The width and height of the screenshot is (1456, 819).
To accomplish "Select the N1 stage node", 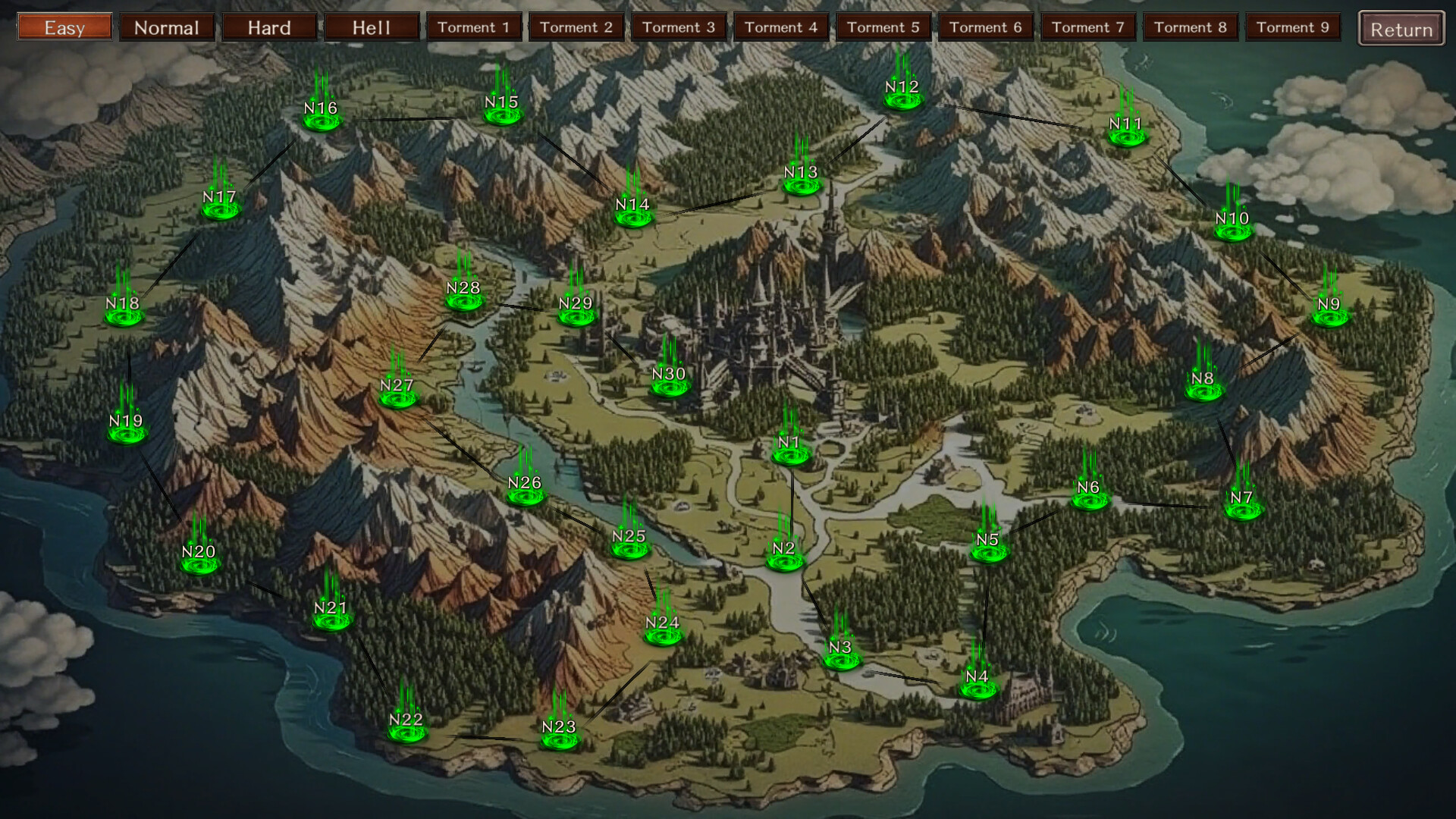I will 790,450.
